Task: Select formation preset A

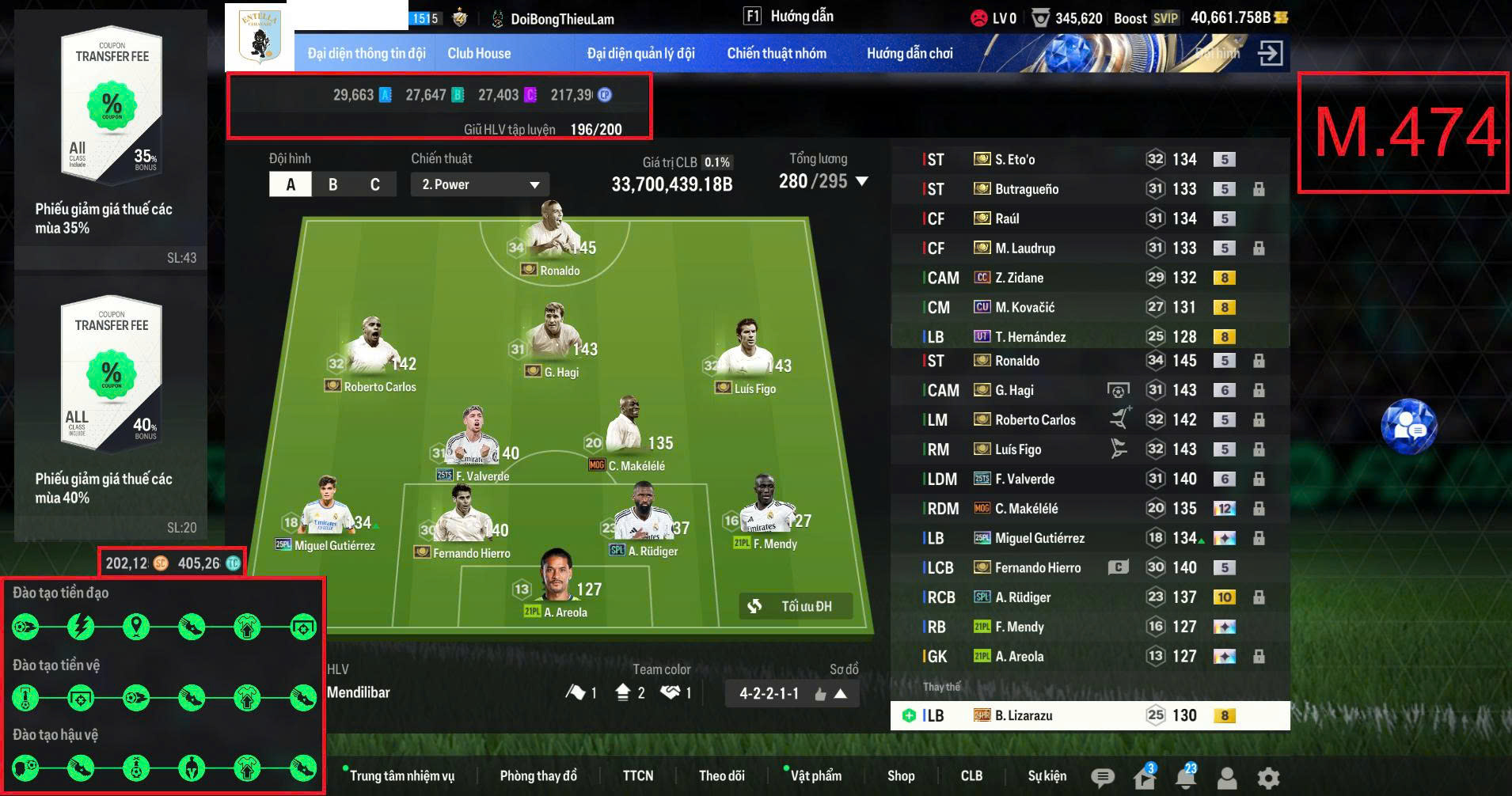Action: pos(291,184)
